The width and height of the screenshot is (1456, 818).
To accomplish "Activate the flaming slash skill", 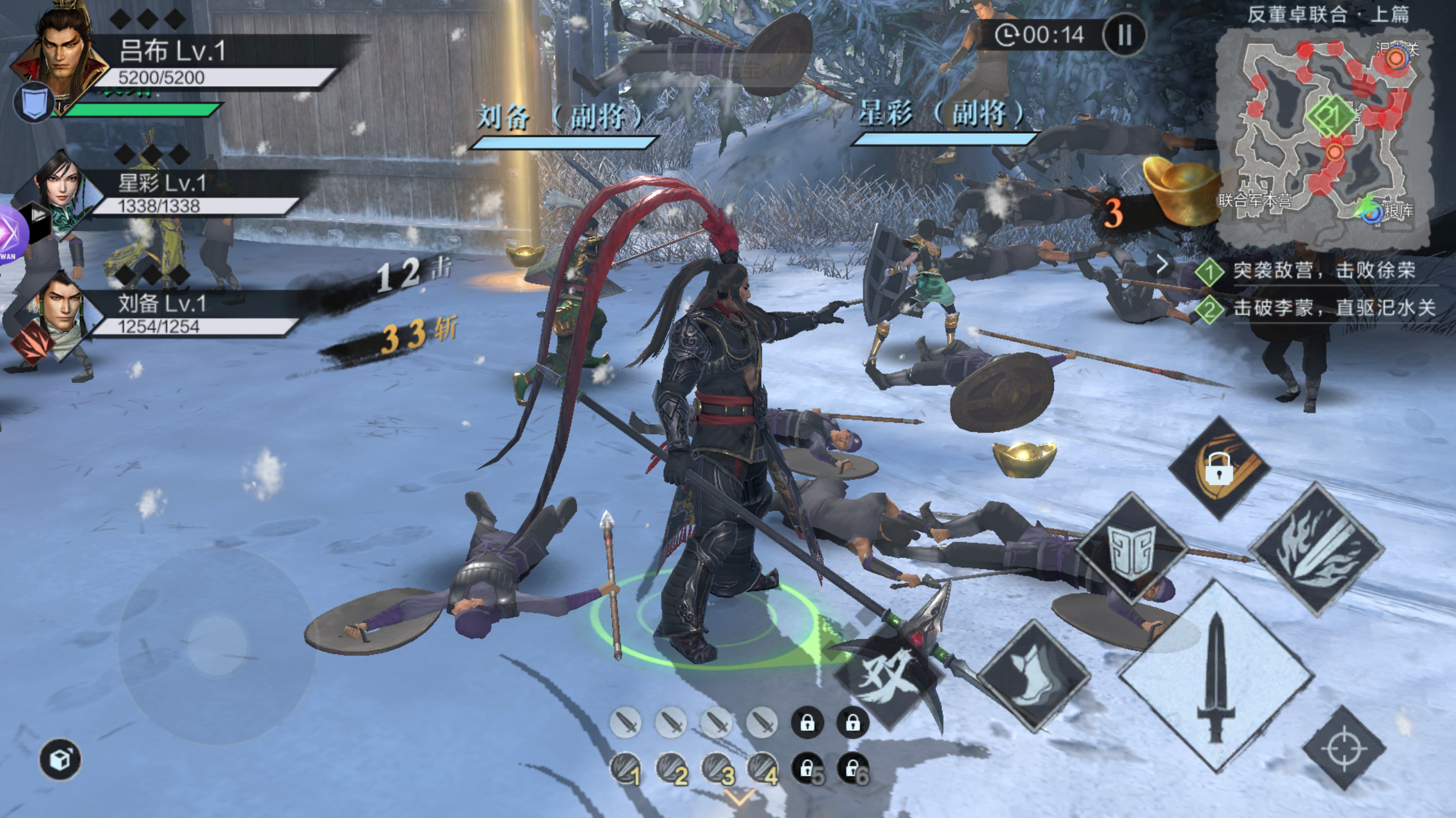I will pos(1317,549).
